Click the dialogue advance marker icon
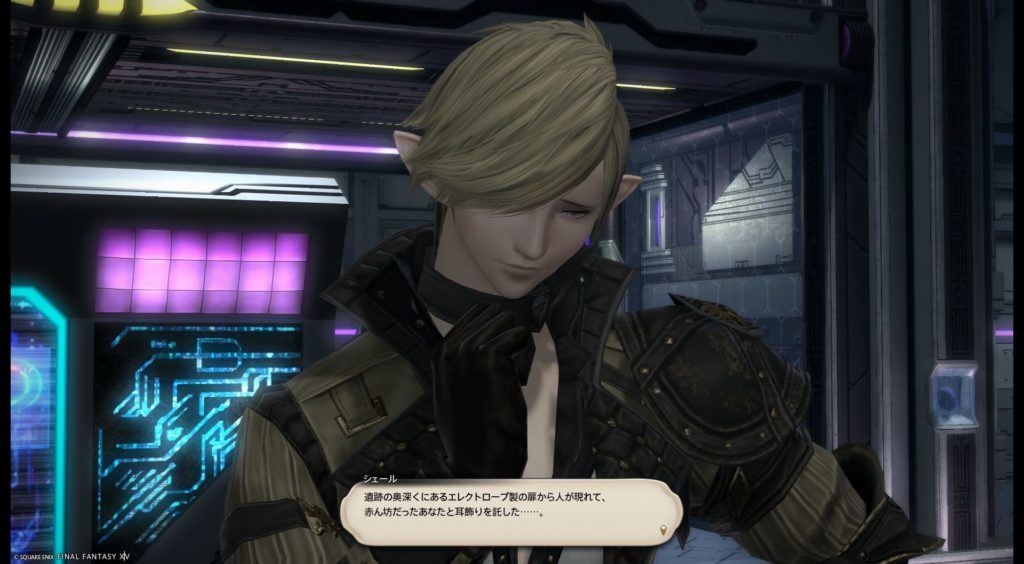This screenshot has width=1024, height=564. (663, 529)
